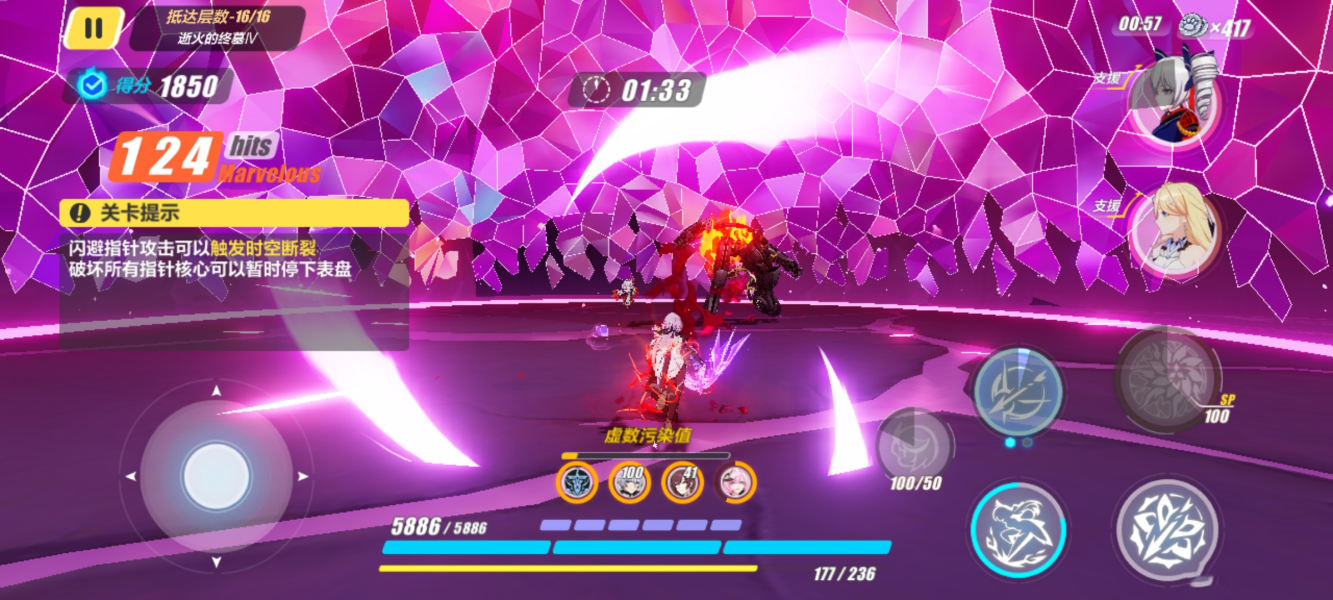
Task: Select the white-haired icon marked 100
Action: click(x=629, y=483)
